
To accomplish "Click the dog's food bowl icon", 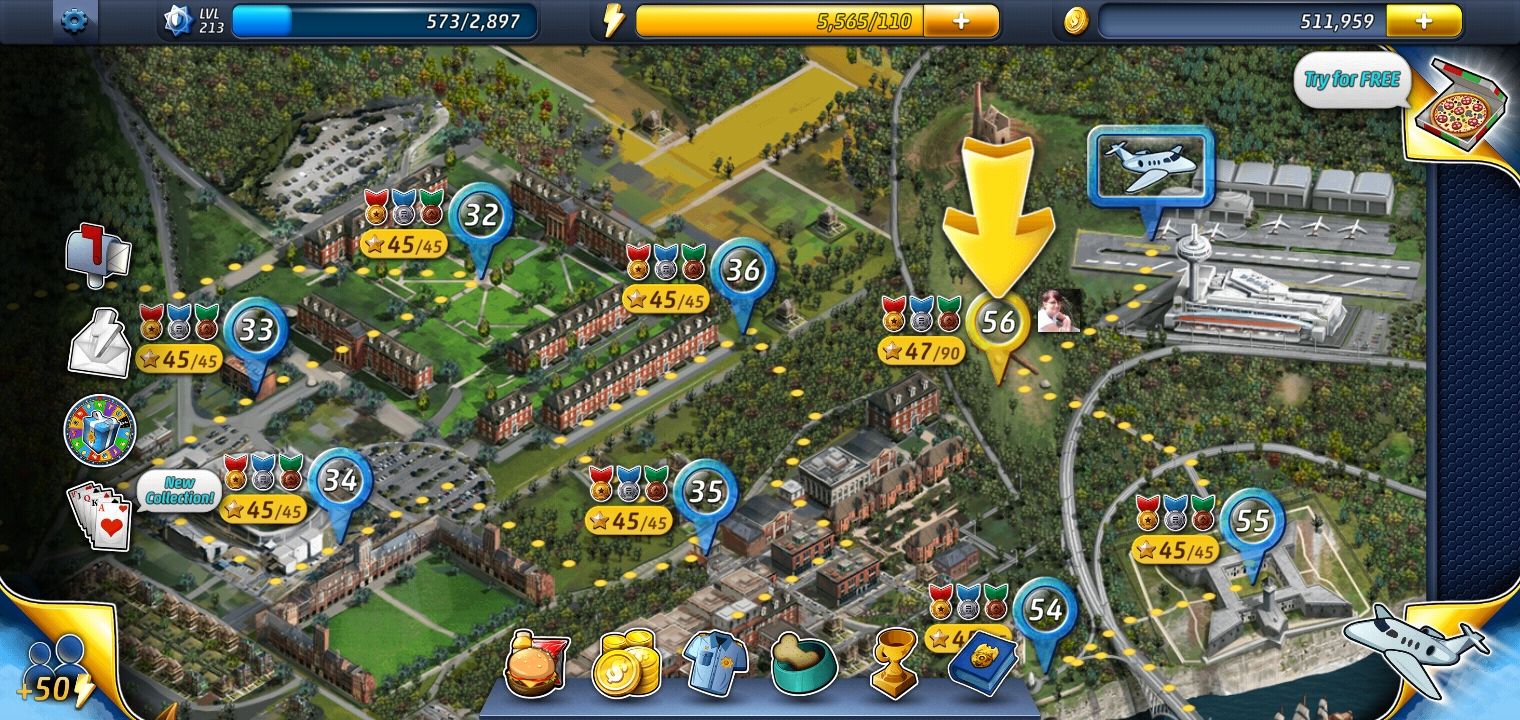I will coord(803,660).
